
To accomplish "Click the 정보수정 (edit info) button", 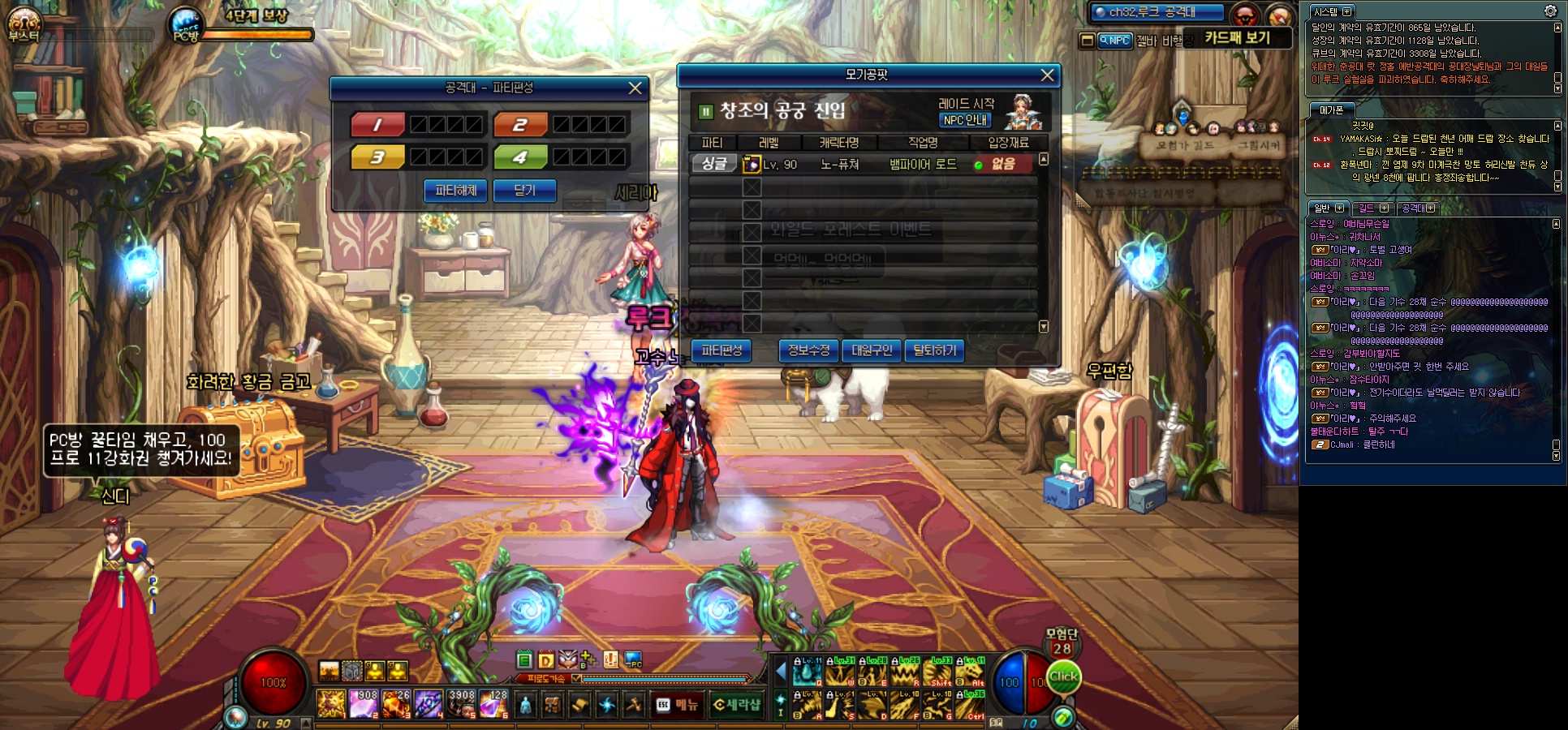I will point(808,350).
